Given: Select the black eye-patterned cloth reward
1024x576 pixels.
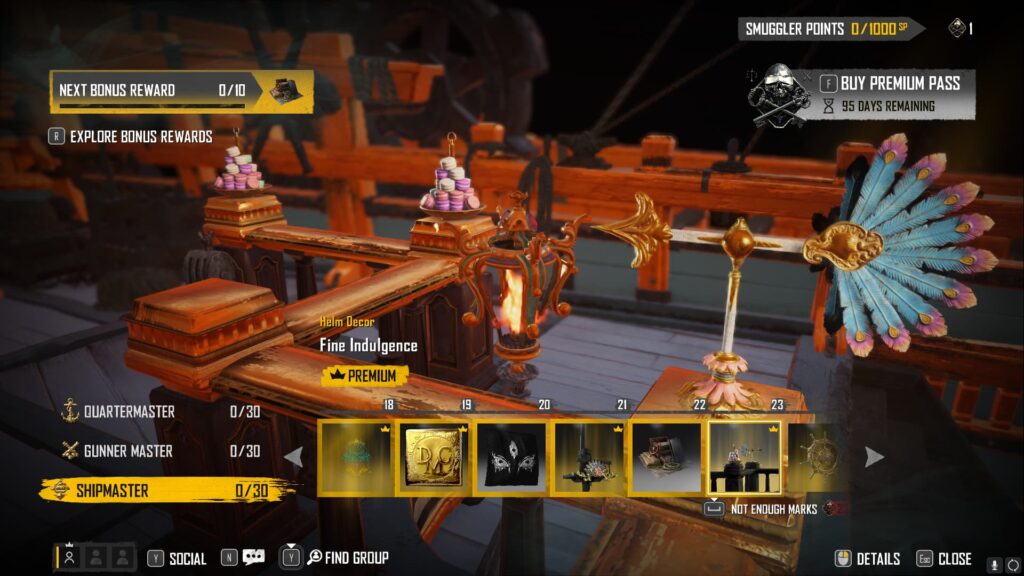Looking at the screenshot, I should [511, 457].
